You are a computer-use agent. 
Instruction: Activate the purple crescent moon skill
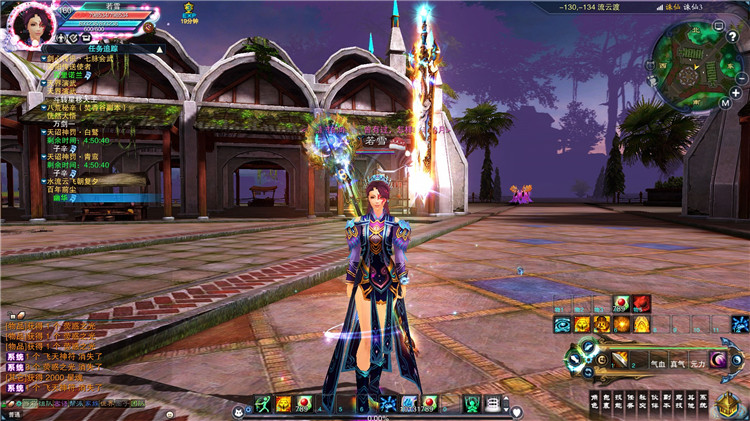(x=718, y=359)
